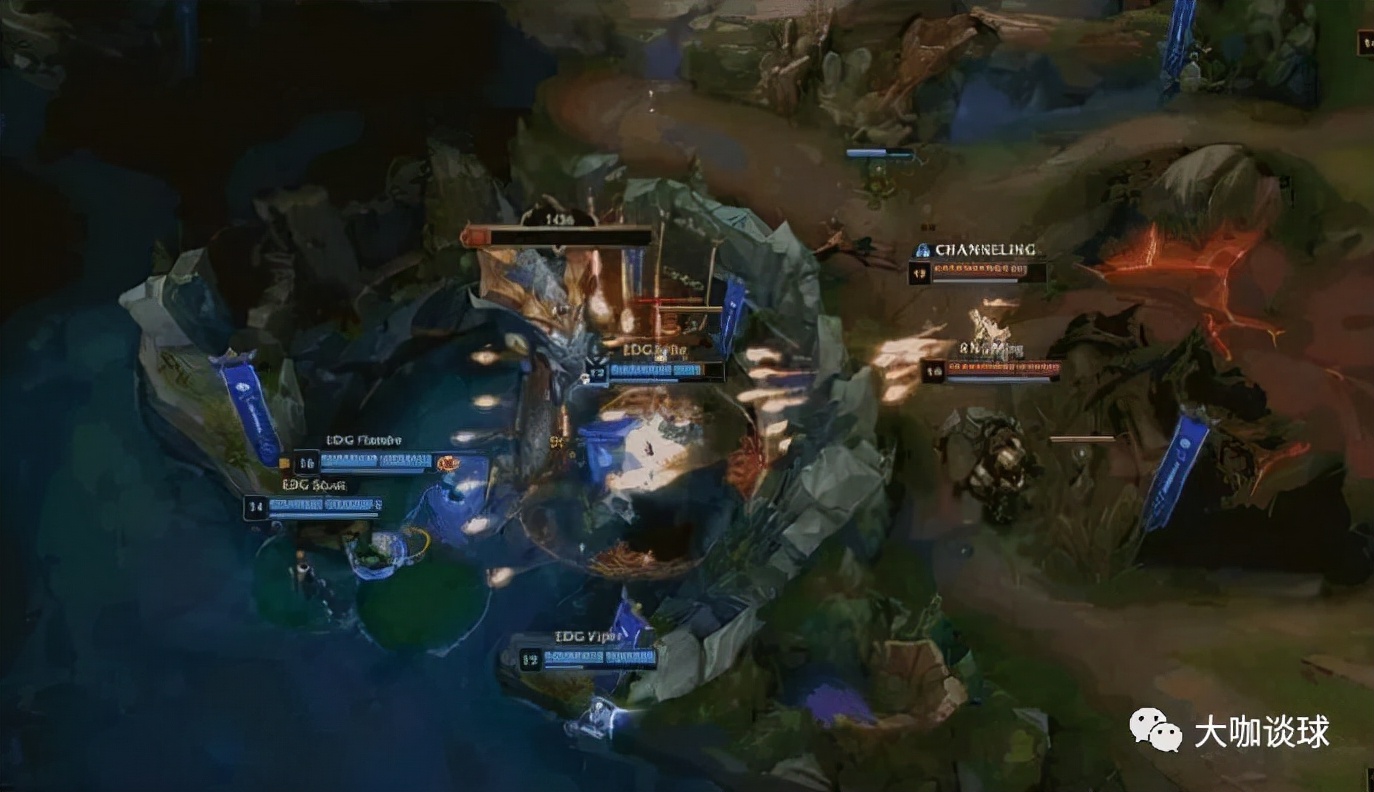The width and height of the screenshot is (1374, 792).
Task: Toggle the small health bar at top right
Action: pos(880,154)
